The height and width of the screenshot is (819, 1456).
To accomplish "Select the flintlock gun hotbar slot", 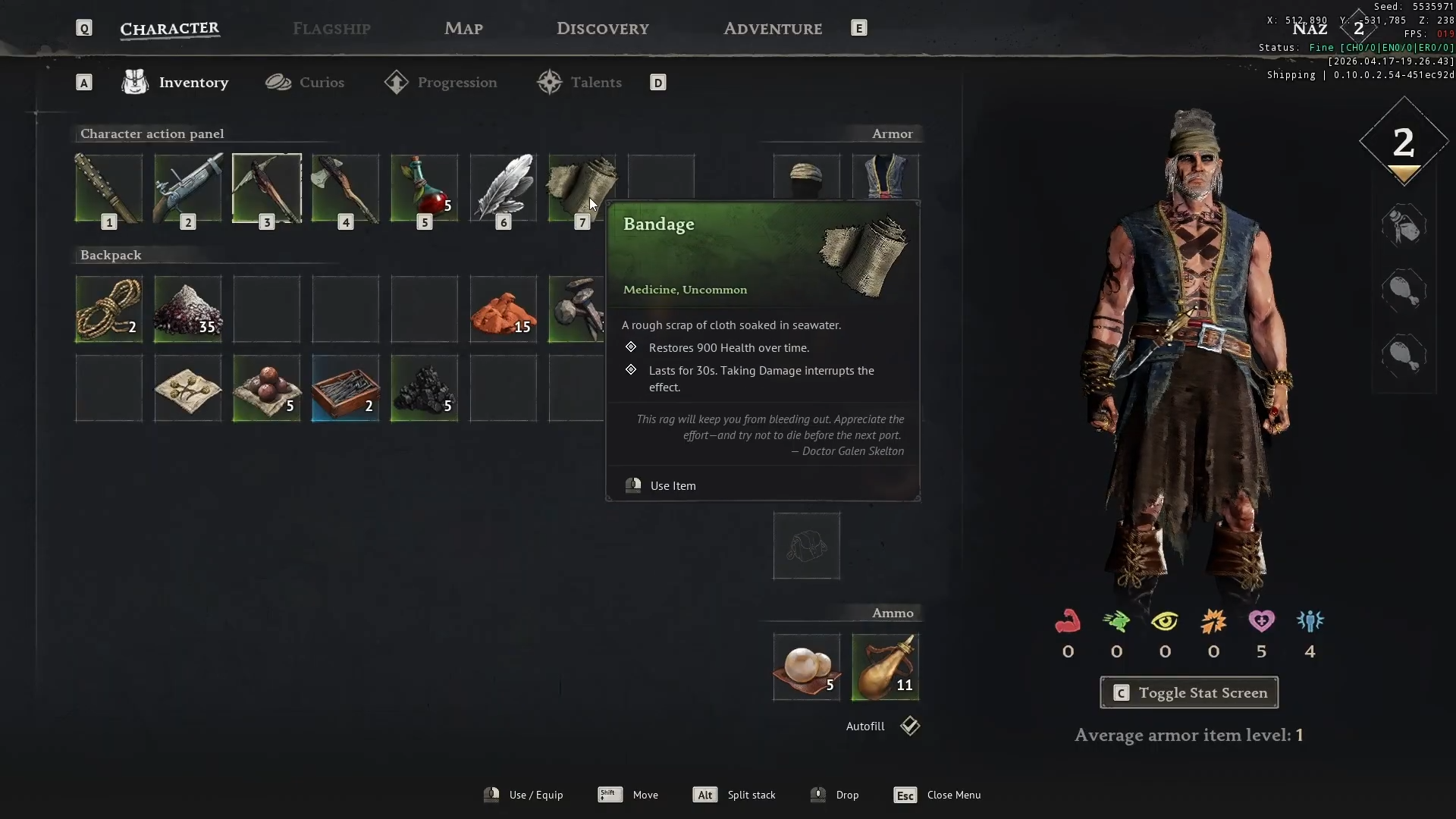I will (x=187, y=188).
